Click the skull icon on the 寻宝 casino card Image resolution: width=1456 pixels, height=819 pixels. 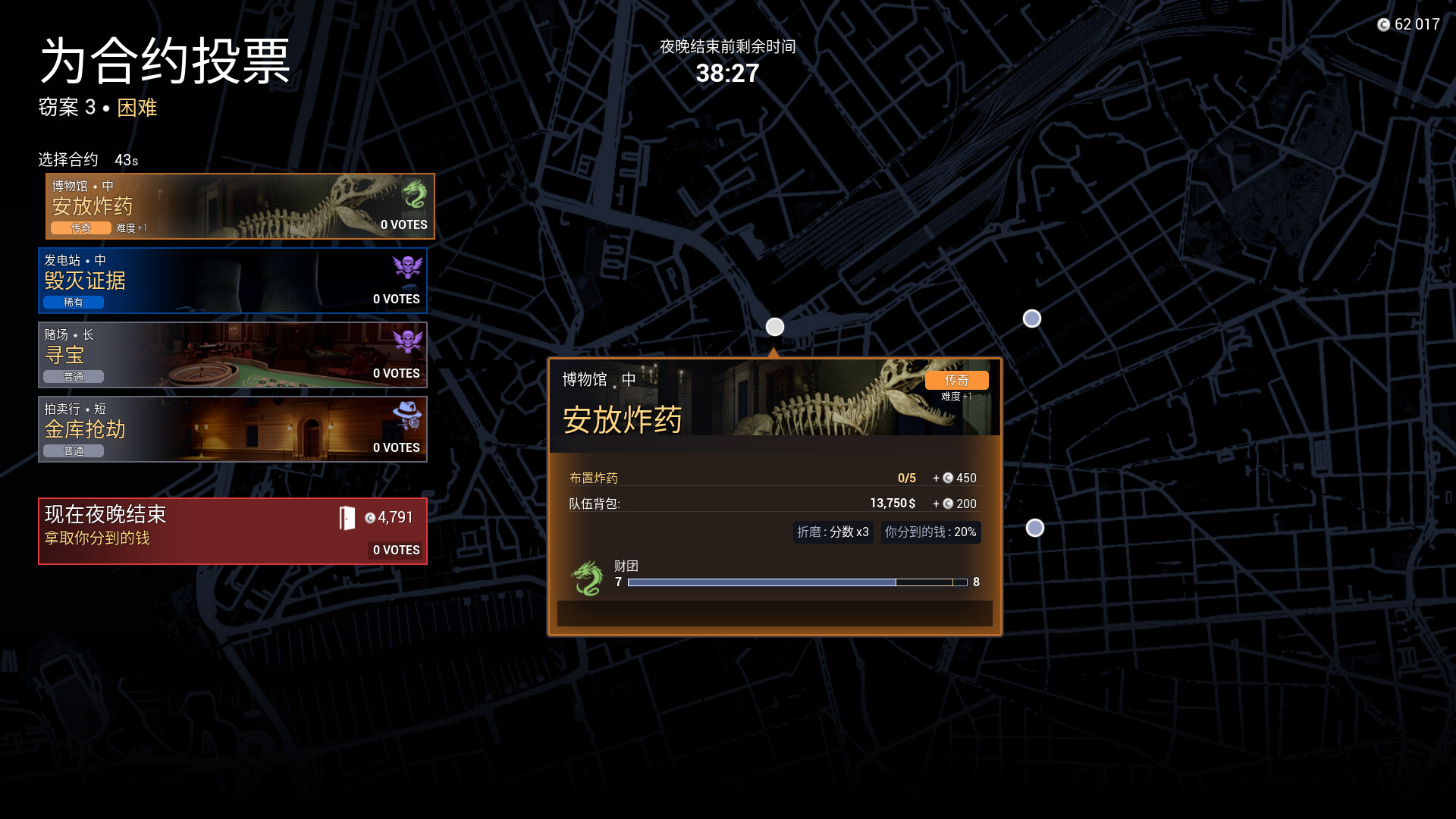[408, 343]
